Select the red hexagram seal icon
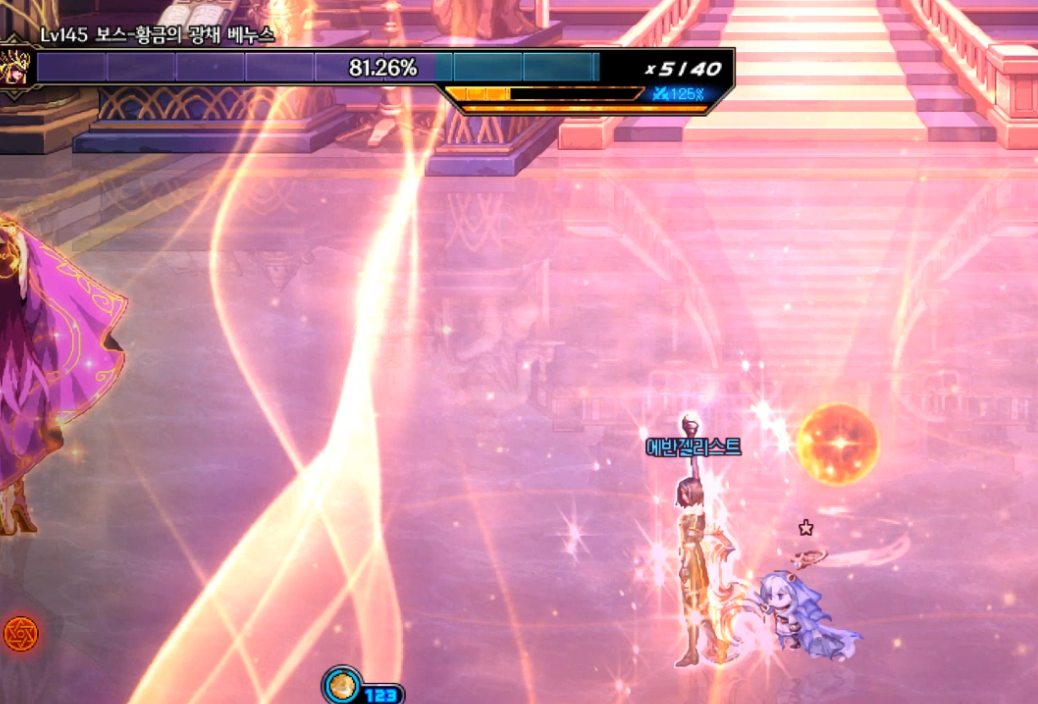 19,633
